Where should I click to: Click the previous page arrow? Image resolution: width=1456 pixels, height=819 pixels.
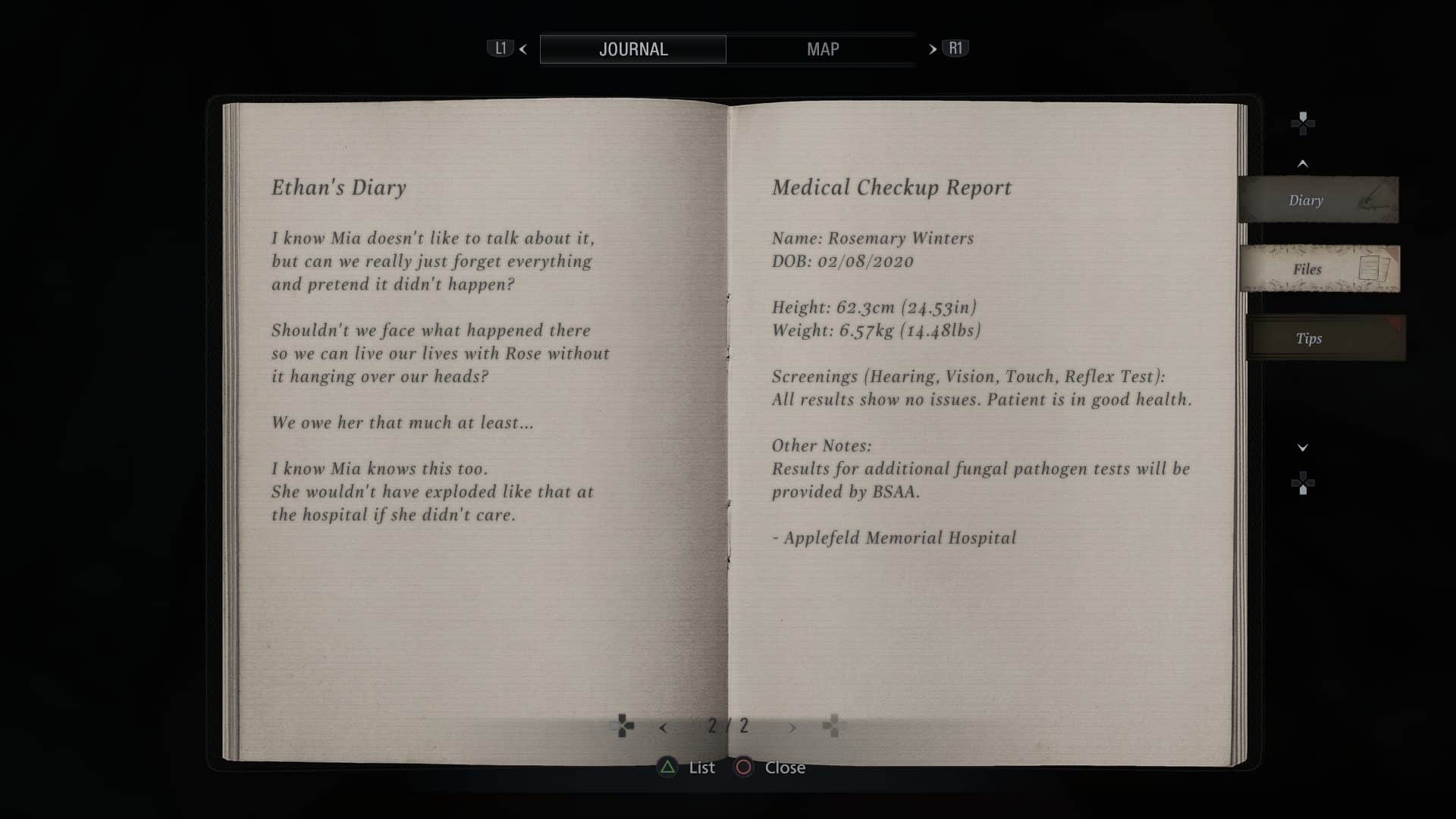tap(665, 726)
